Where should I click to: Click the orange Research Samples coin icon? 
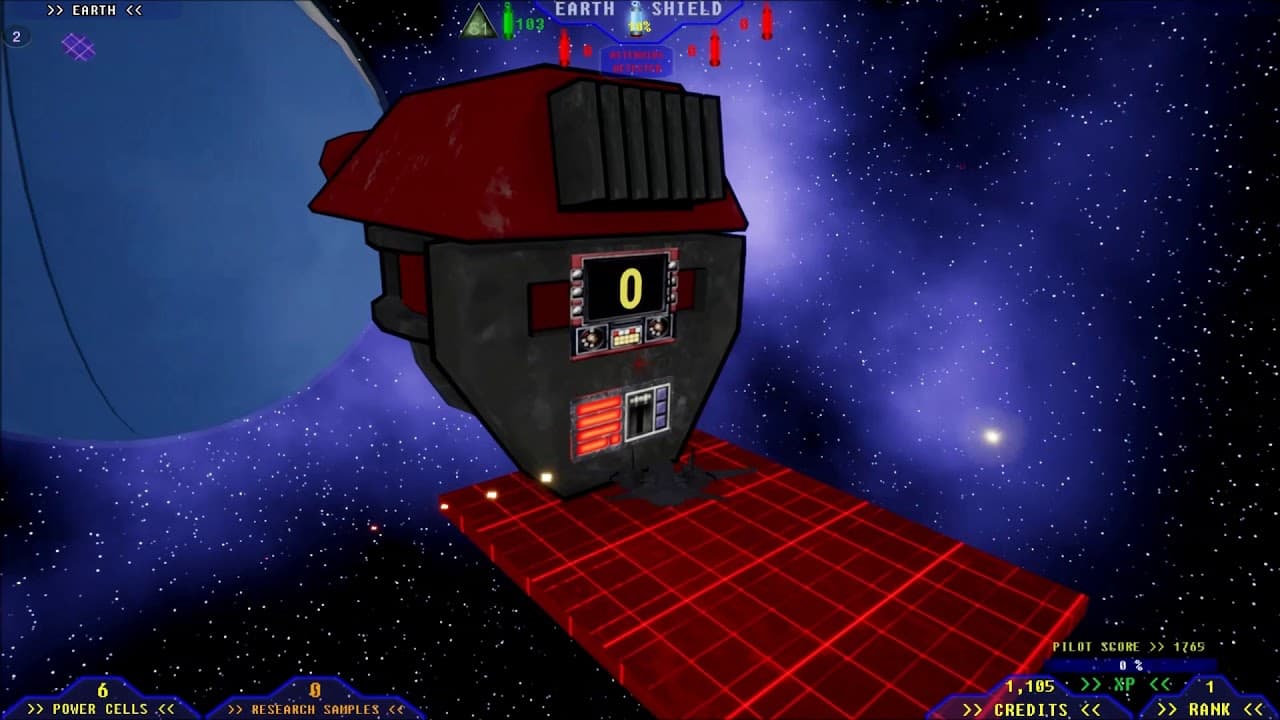click(x=316, y=689)
